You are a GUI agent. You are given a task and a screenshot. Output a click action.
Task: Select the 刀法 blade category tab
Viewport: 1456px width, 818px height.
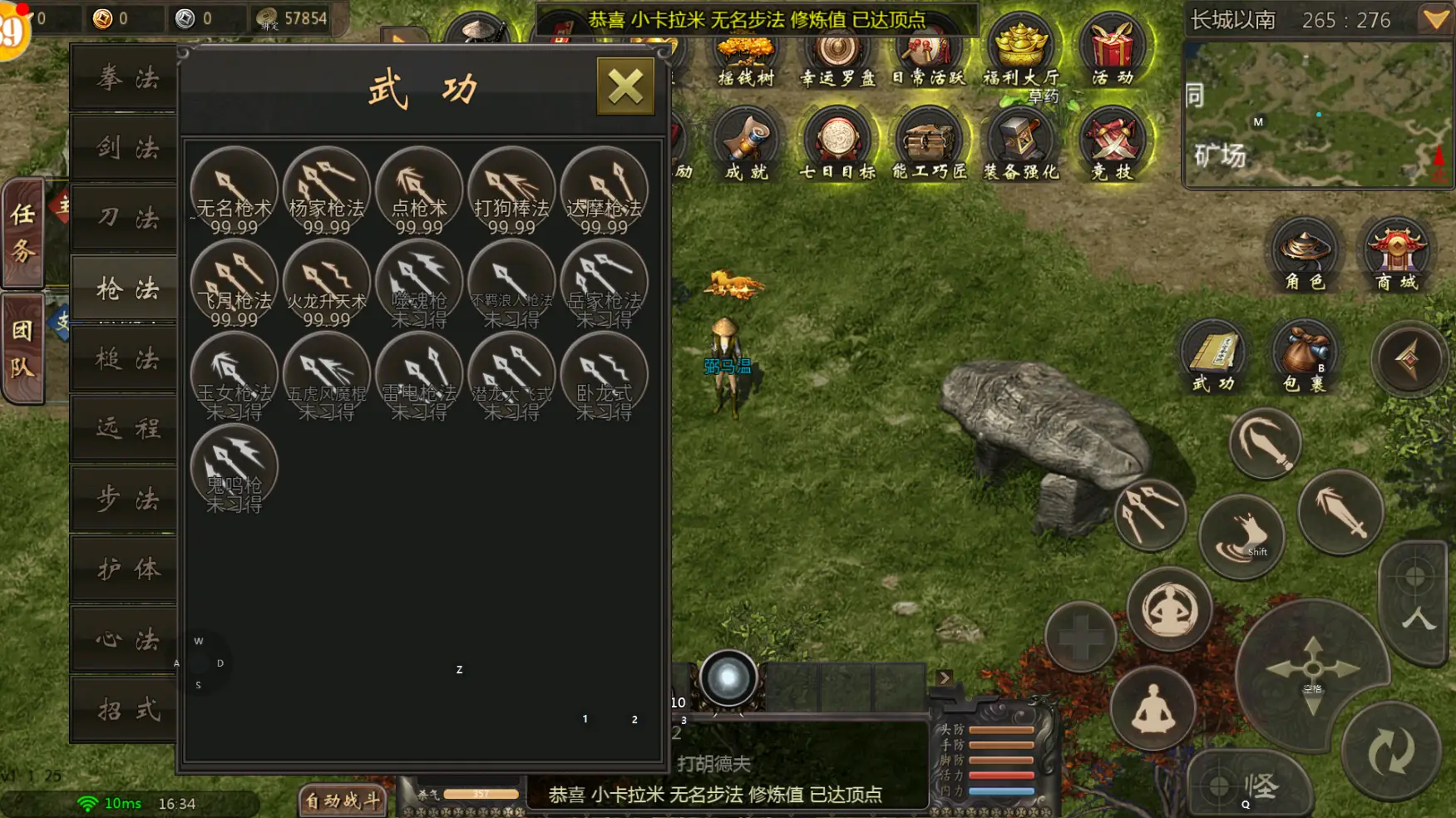(x=126, y=218)
